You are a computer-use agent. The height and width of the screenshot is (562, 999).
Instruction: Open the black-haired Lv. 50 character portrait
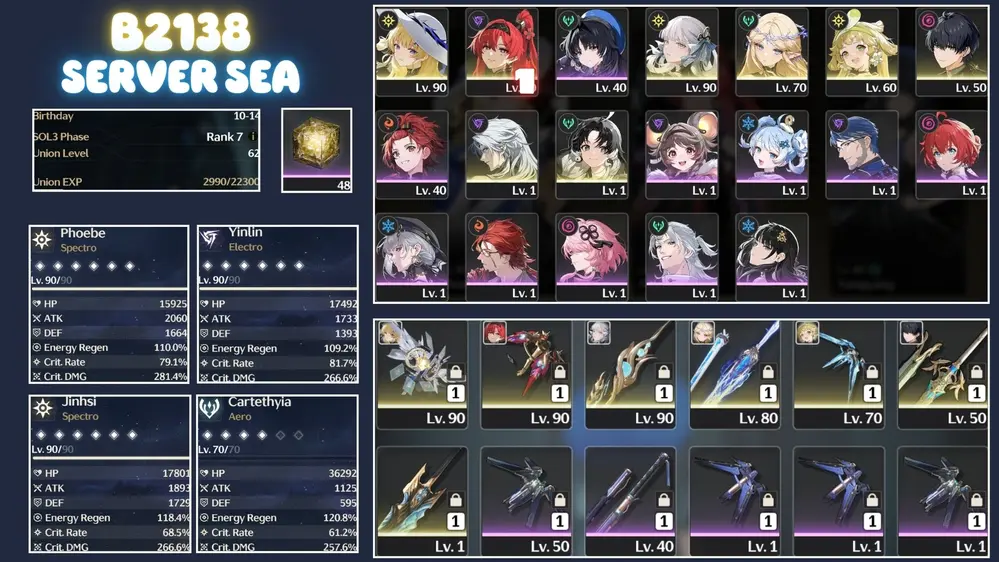[952, 52]
